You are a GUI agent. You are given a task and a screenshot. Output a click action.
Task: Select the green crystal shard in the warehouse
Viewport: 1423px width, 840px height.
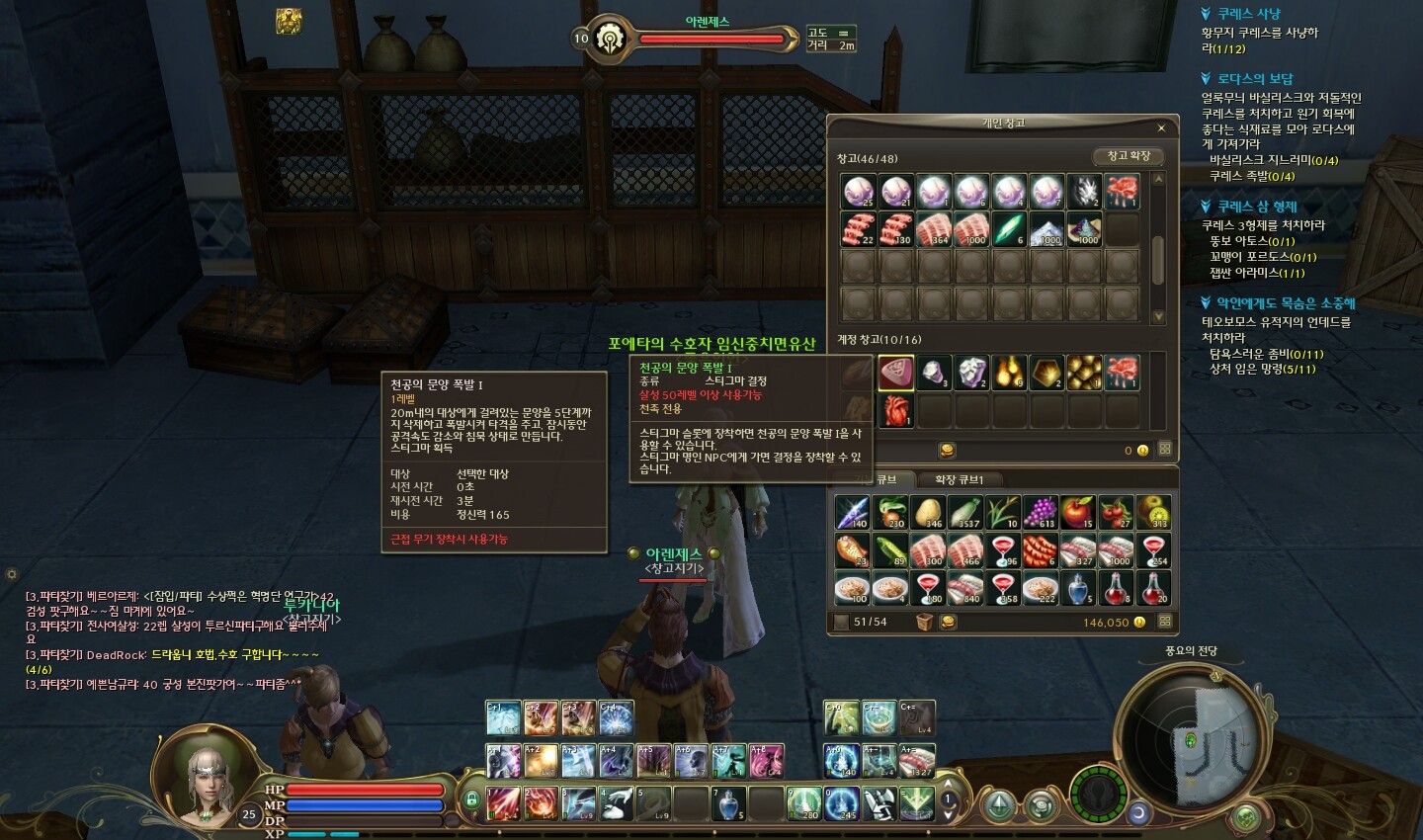pyautogui.click(x=1009, y=229)
